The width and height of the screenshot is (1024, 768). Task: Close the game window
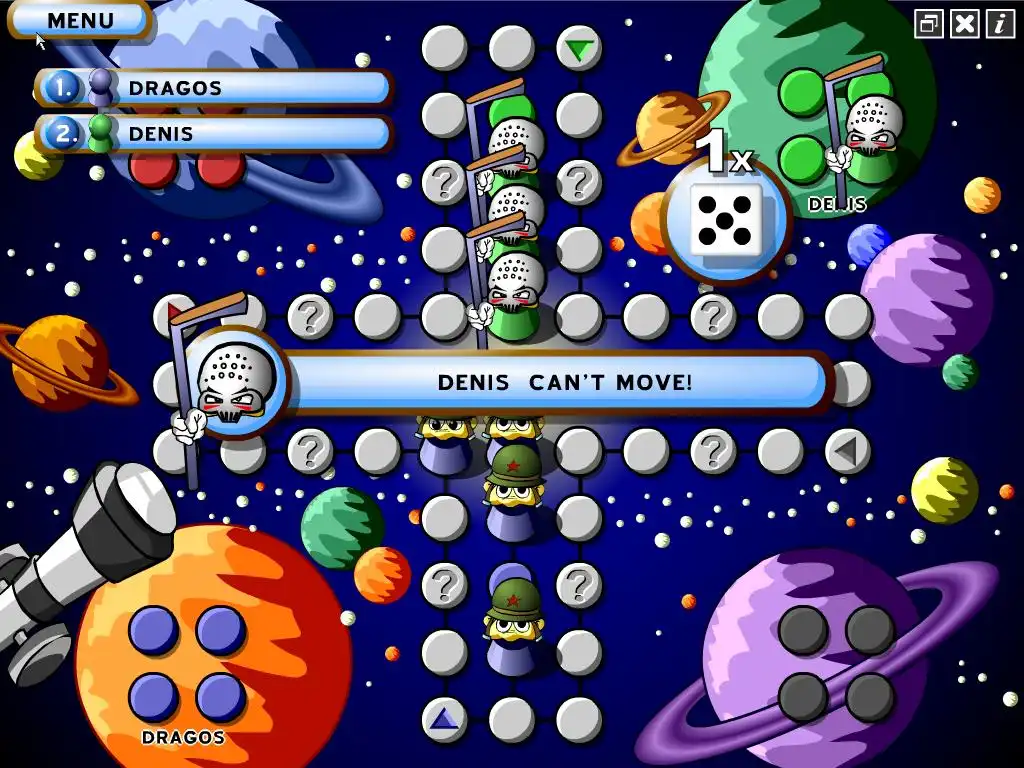964,23
